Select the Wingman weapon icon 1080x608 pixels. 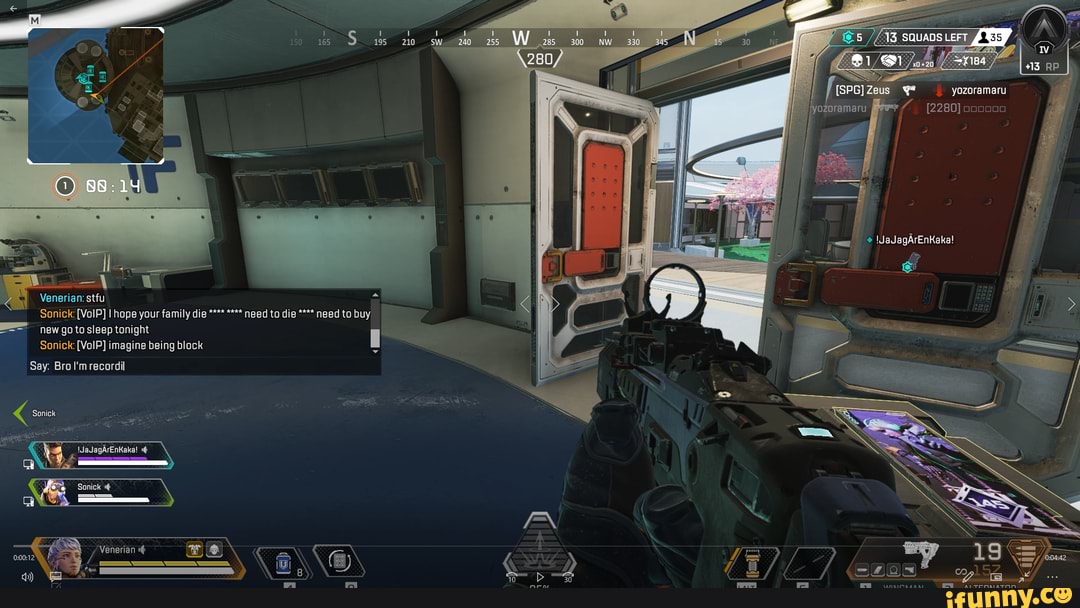pos(919,552)
